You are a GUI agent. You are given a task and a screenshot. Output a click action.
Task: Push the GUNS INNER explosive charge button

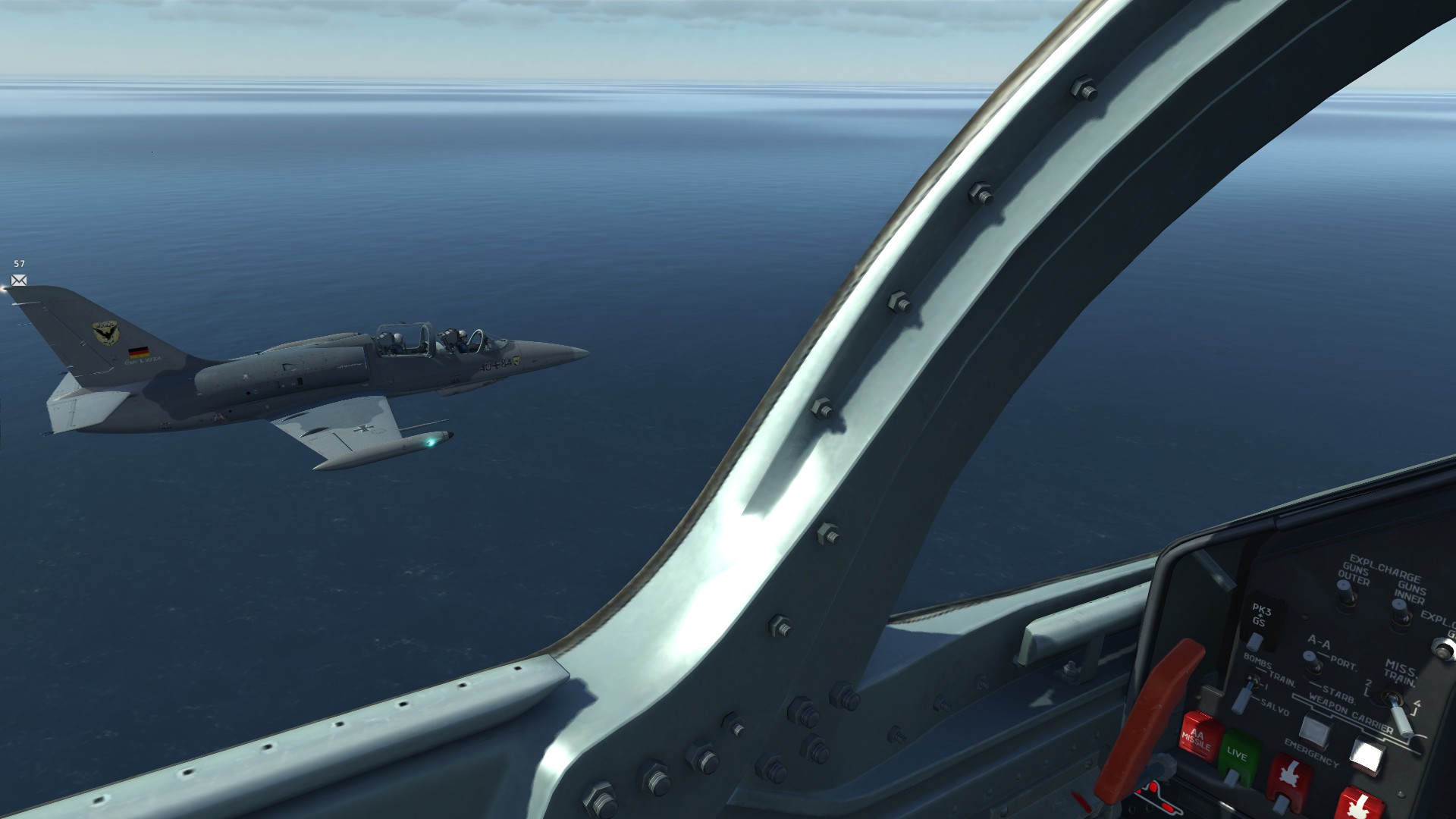pos(1400,611)
